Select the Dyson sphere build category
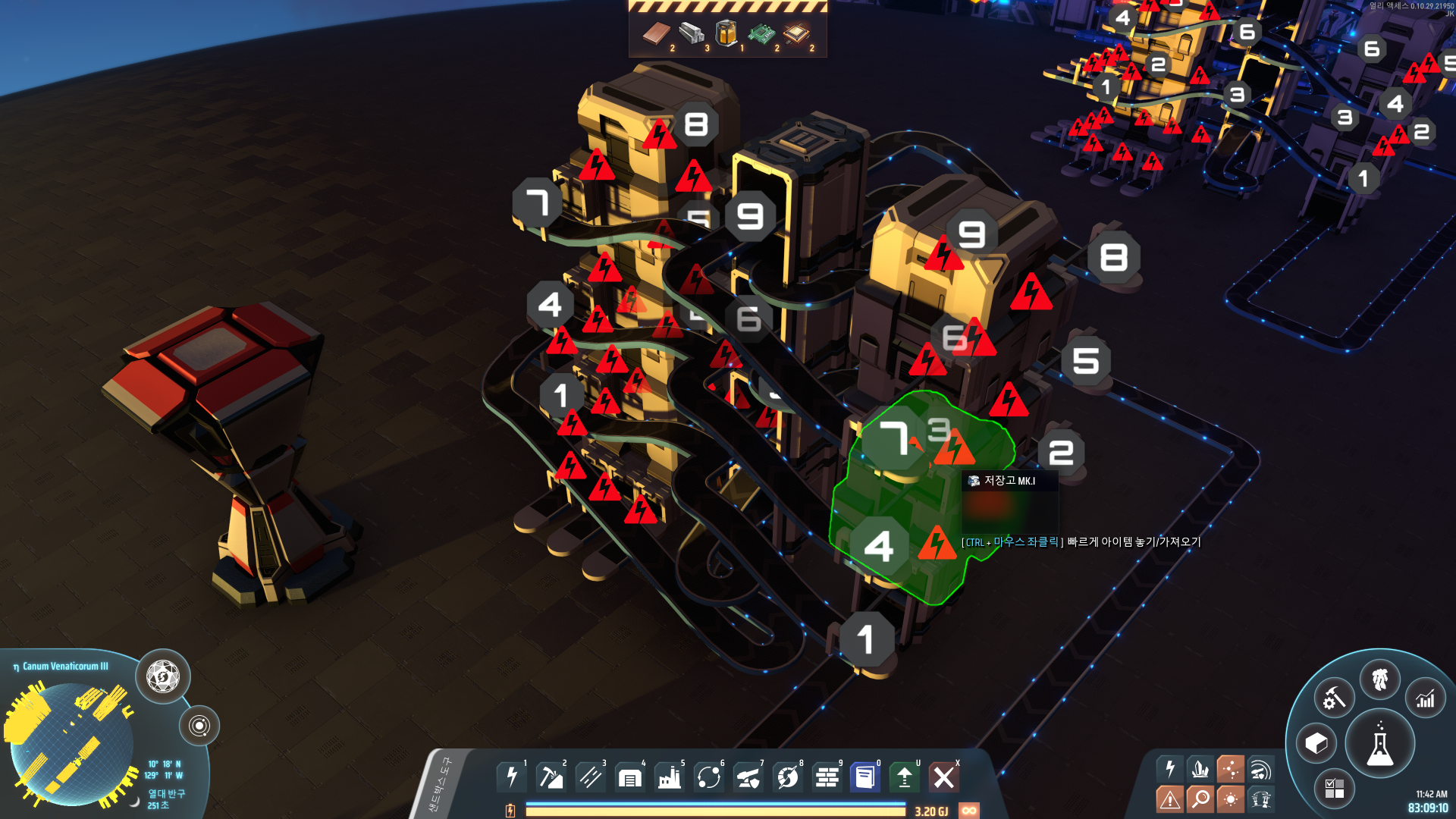This screenshot has width=1456, height=819. [788, 777]
